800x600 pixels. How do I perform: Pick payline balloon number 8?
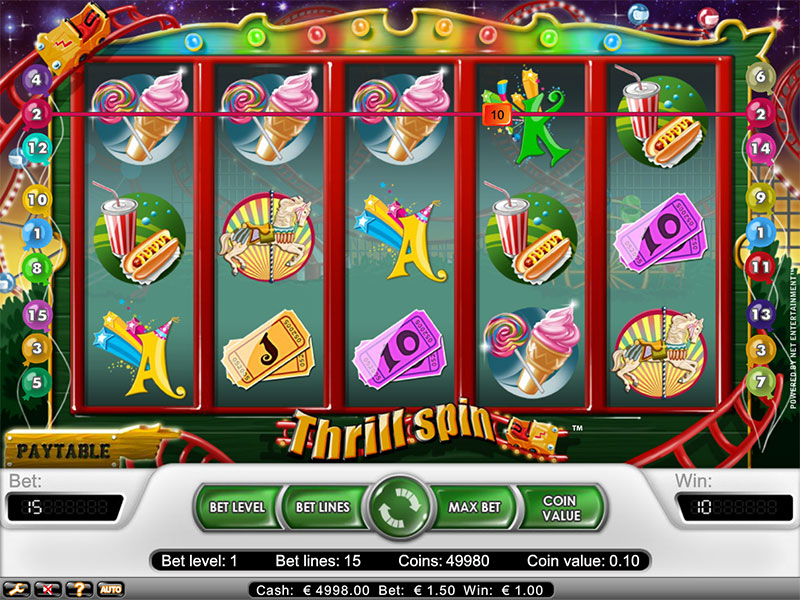point(37,267)
